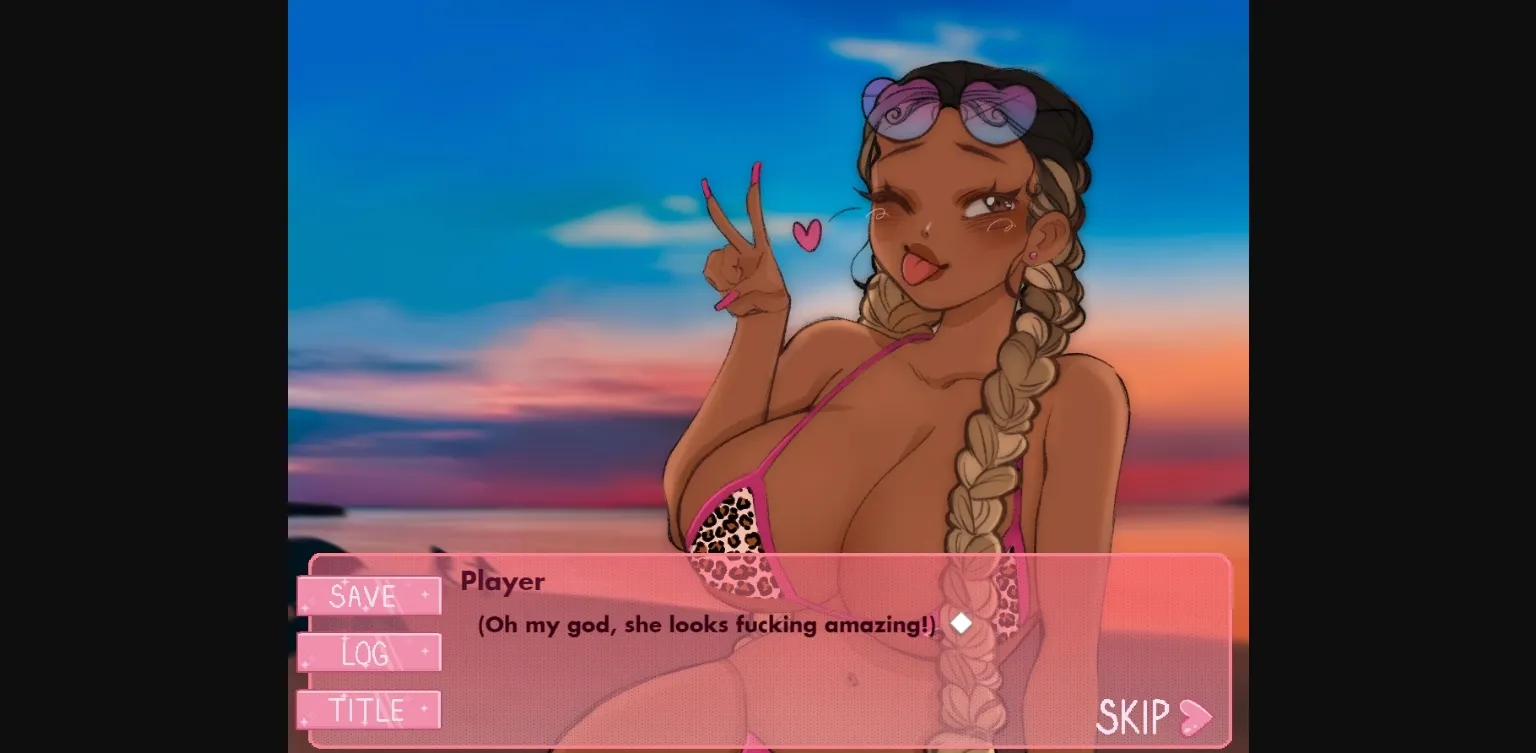The width and height of the screenshot is (1536, 753).
Task: Click the character sprite to advance
Action: pyautogui.click(x=930, y=300)
